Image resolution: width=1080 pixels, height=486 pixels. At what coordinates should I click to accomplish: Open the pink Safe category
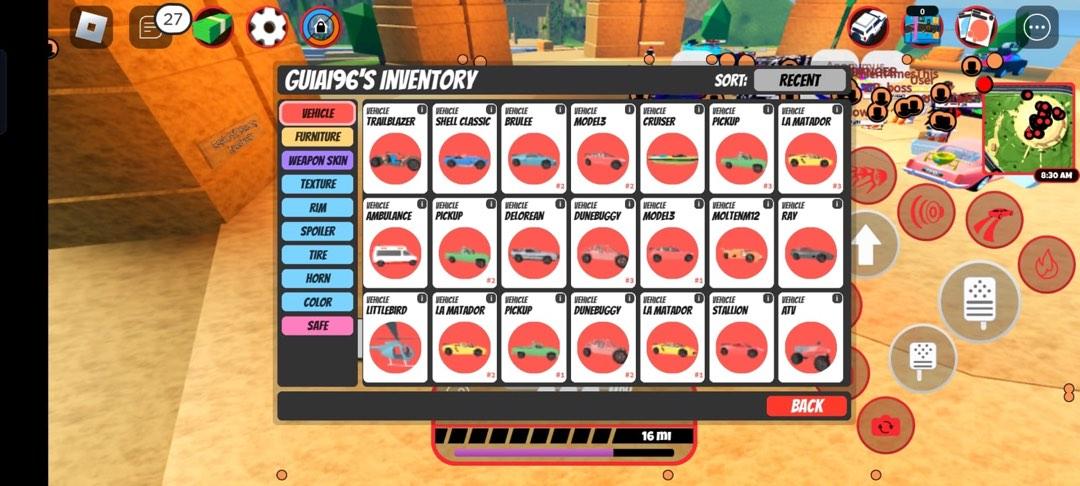click(317, 326)
